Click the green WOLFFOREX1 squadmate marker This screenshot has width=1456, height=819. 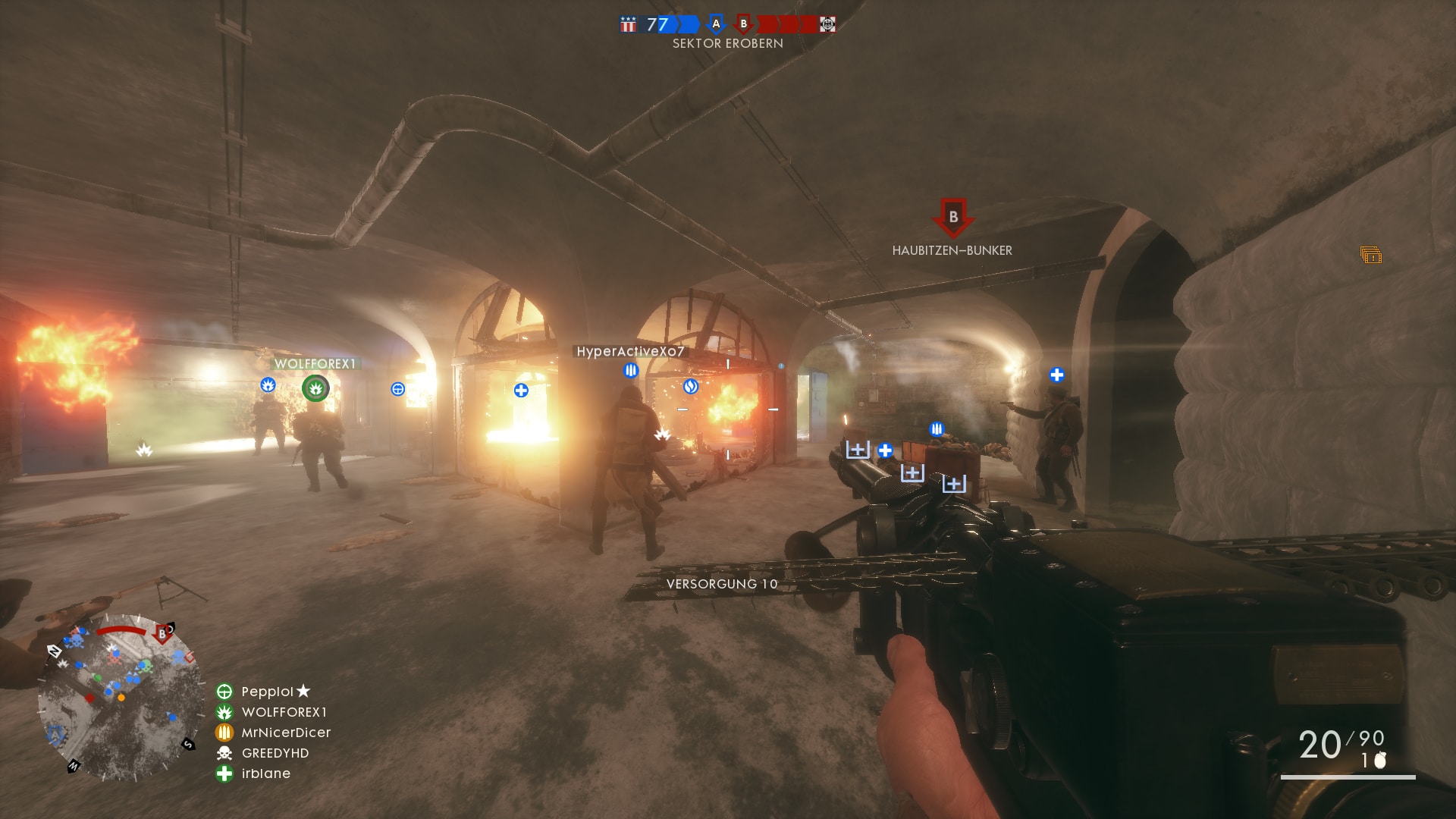coord(315,389)
